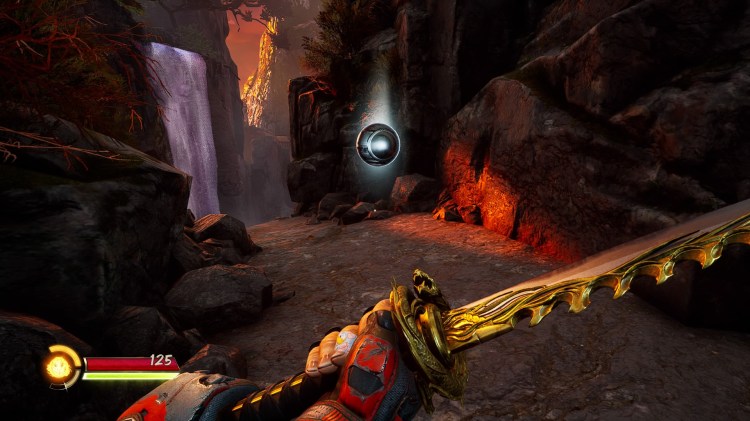
Task: Click the glowing orange finisher icon beside health bar
Action: click(x=61, y=366)
